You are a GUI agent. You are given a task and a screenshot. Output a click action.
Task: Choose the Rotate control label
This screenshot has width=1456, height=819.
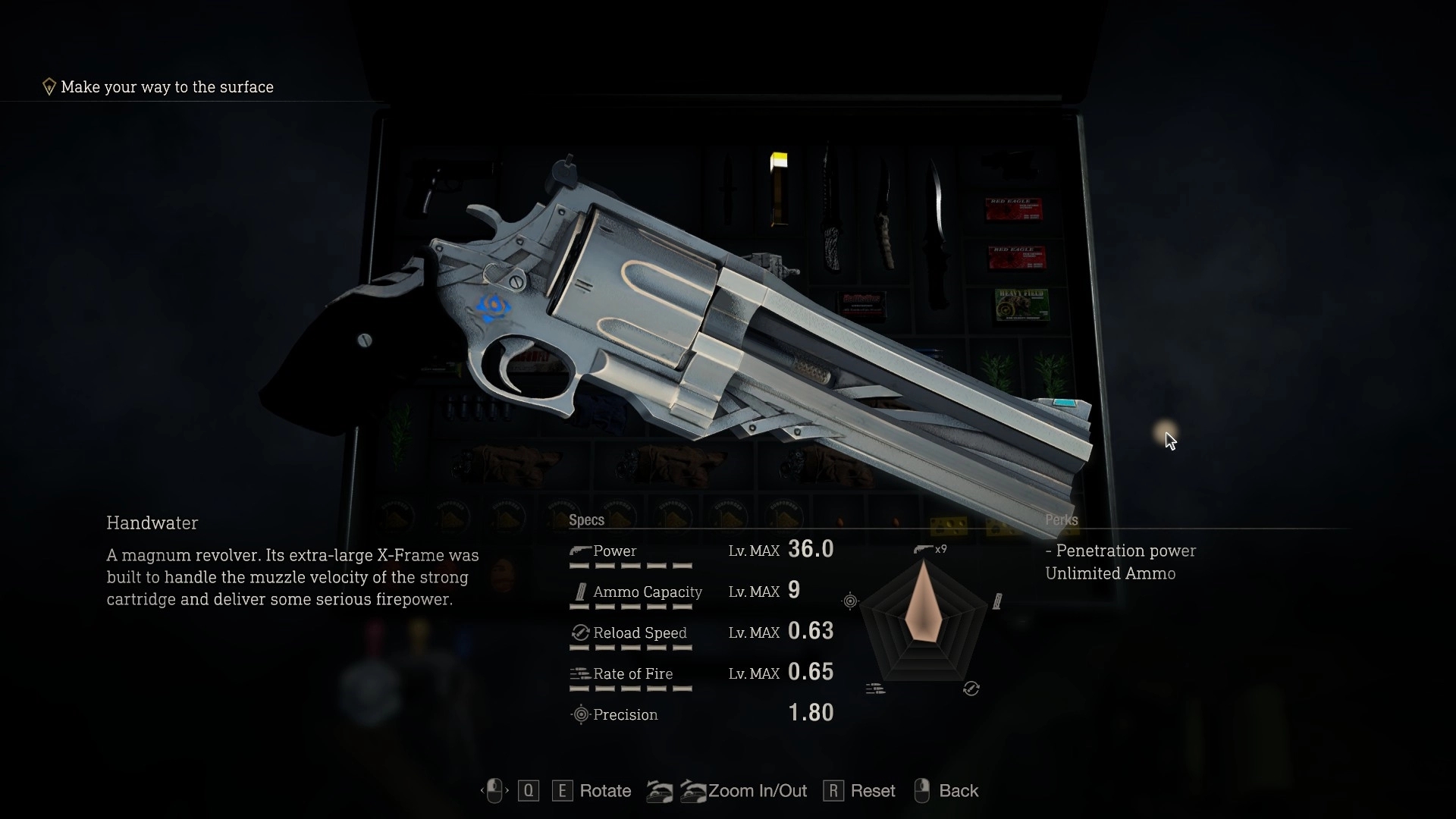[x=604, y=791]
